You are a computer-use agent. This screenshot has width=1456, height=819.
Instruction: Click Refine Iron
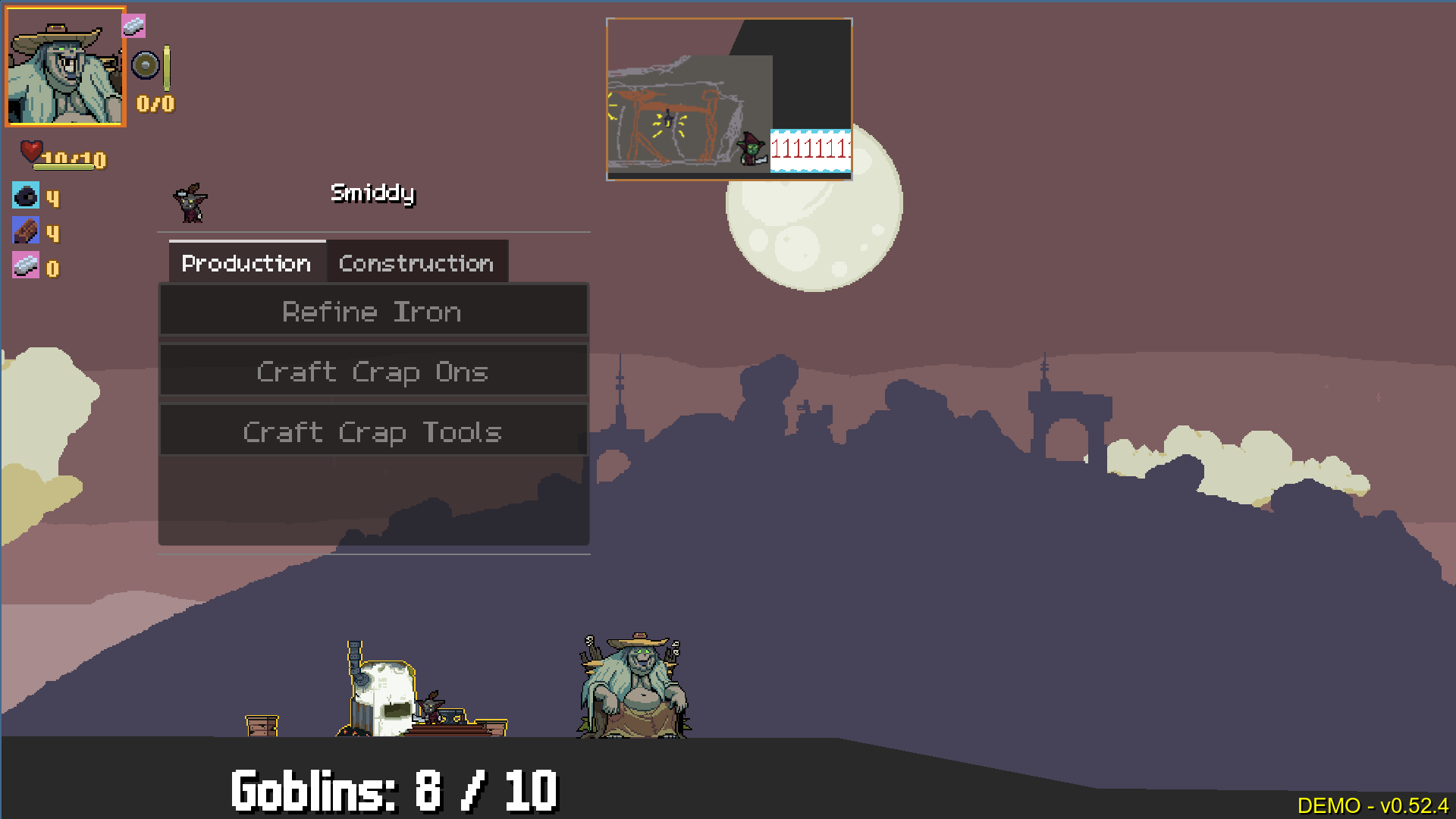(373, 311)
